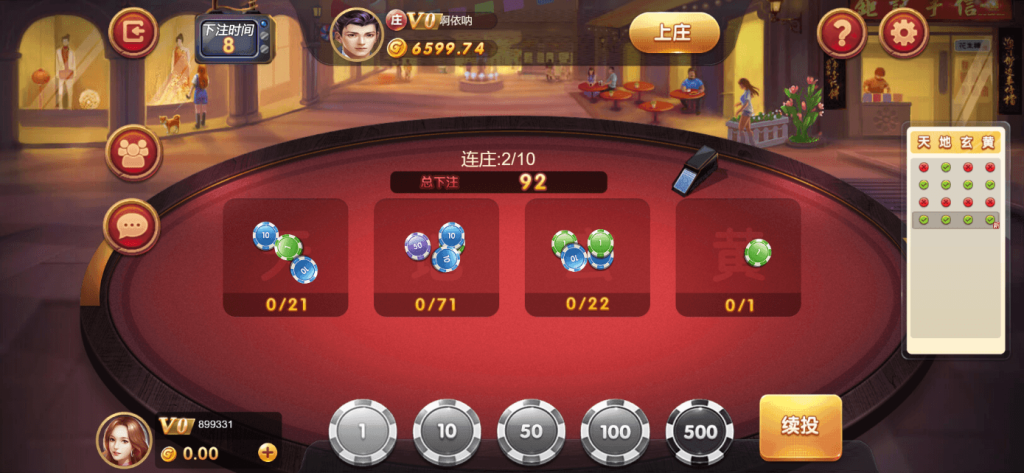Click the 续投 repeat bet button

click(x=800, y=427)
